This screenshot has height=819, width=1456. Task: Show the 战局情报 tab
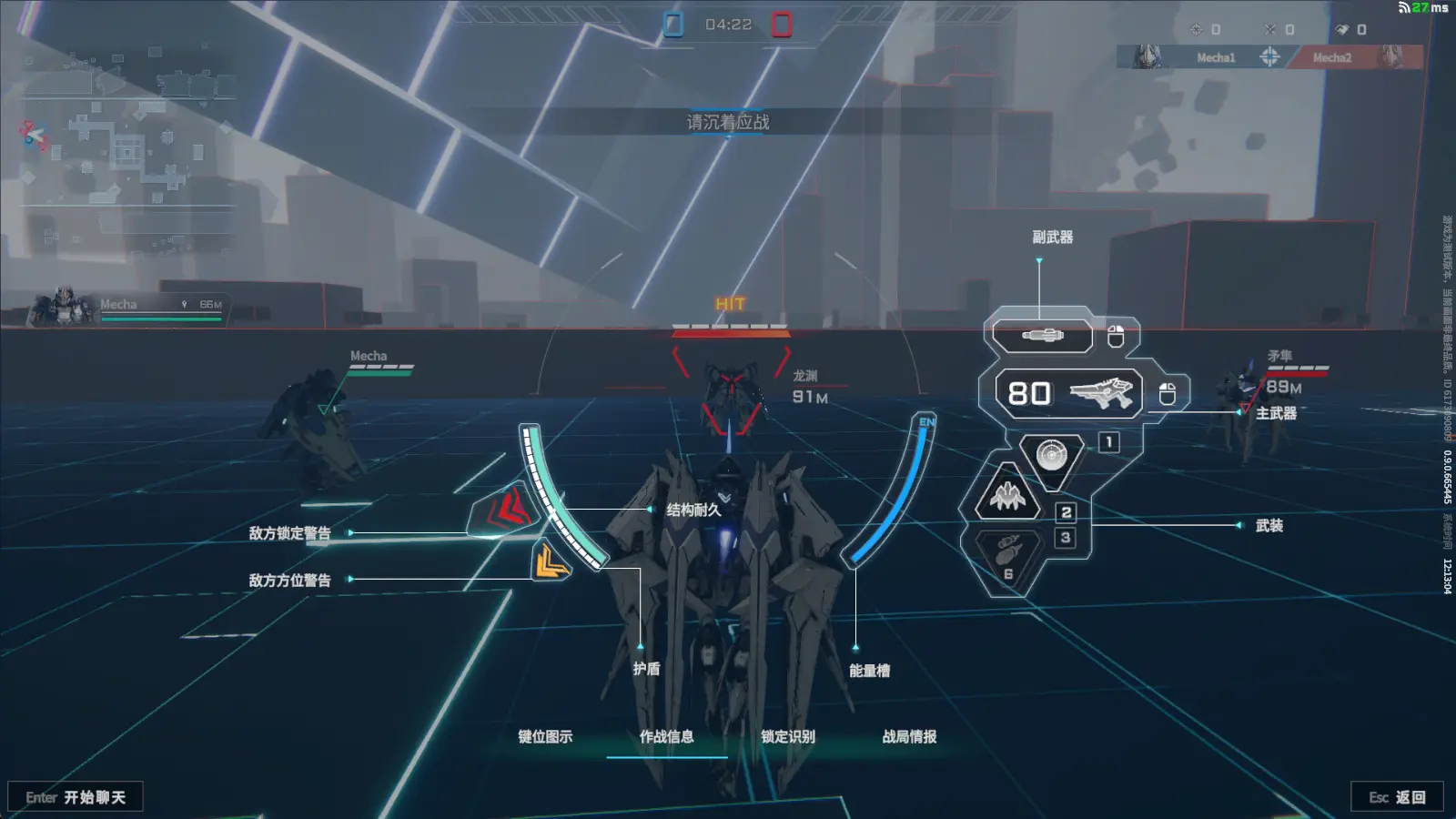(x=909, y=737)
